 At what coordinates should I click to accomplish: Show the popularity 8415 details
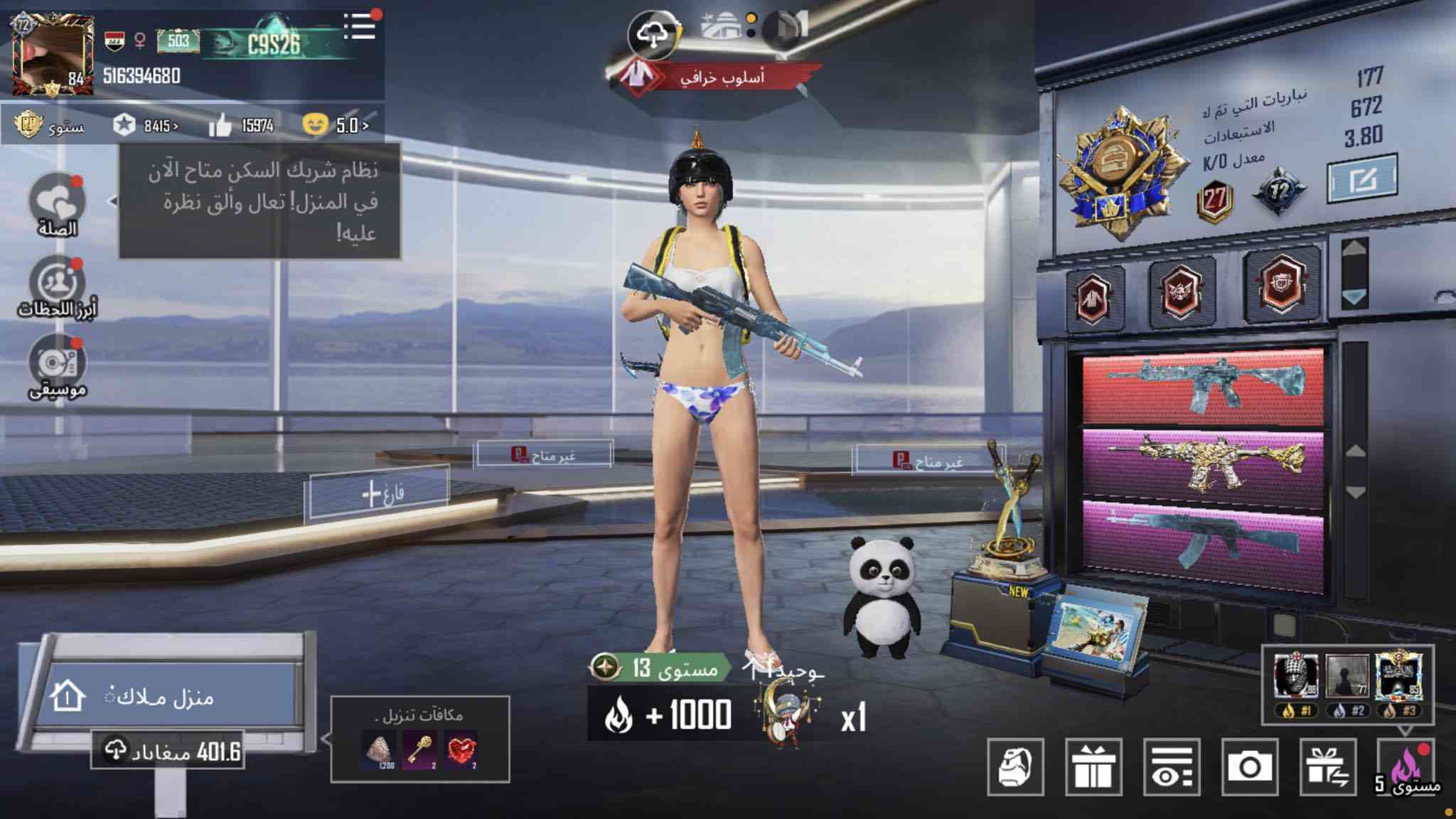pyautogui.click(x=146, y=126)
